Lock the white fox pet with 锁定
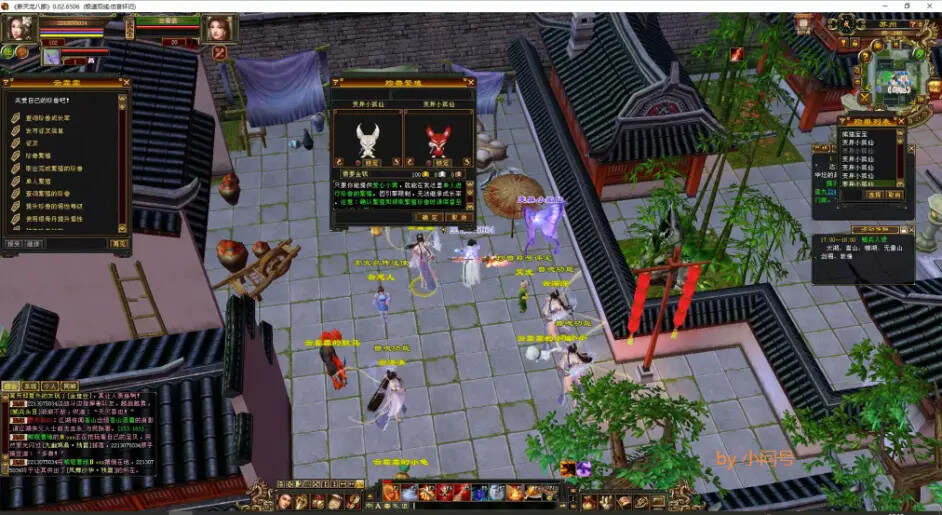942x515 pixels. tap(370, 162)
